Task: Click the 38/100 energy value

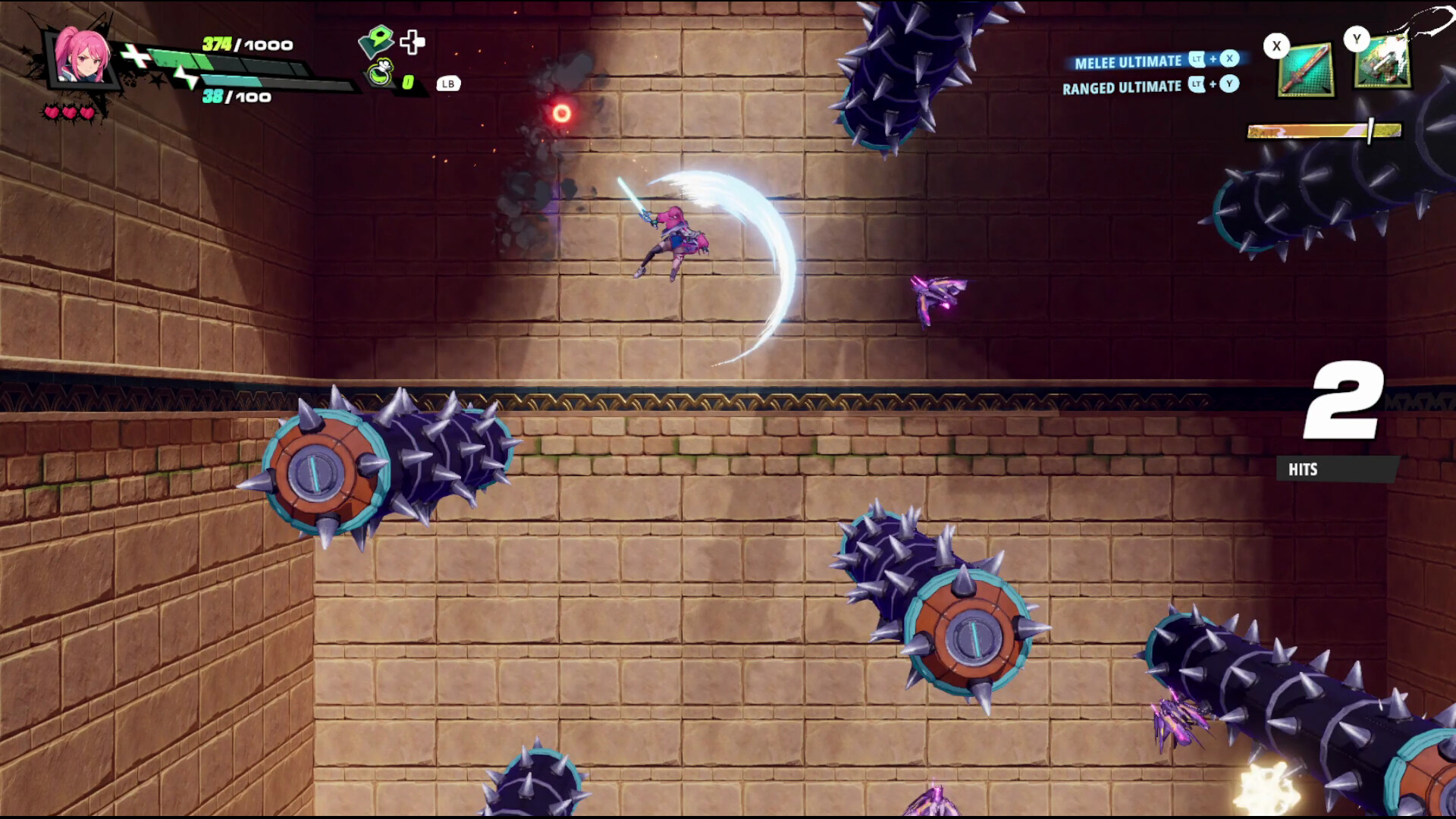Action: [235, 96]
